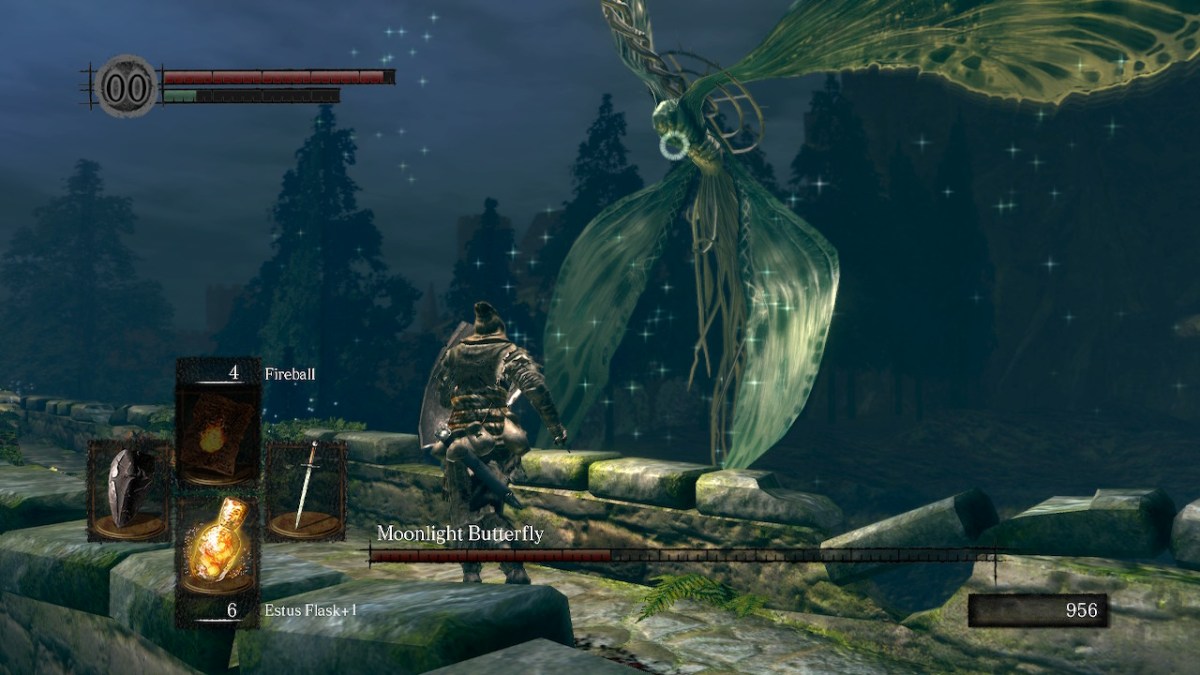Image resolution: width=1200 pixels, height=675 pixels.
Task: Choose the shield slot in the equipment cross
Action: click(x=127, y=490)
